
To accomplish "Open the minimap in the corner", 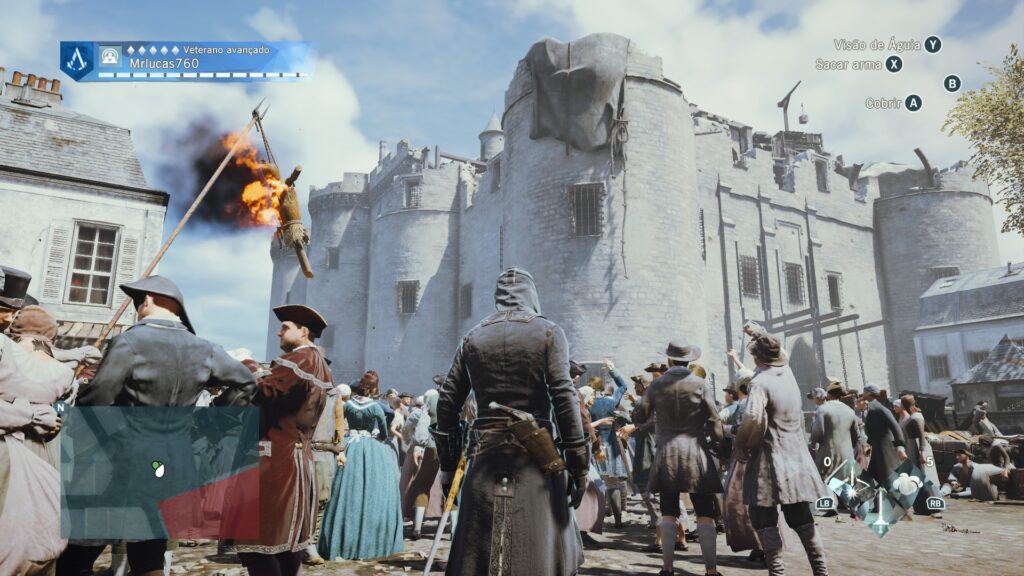I will (x=158, y=472).
